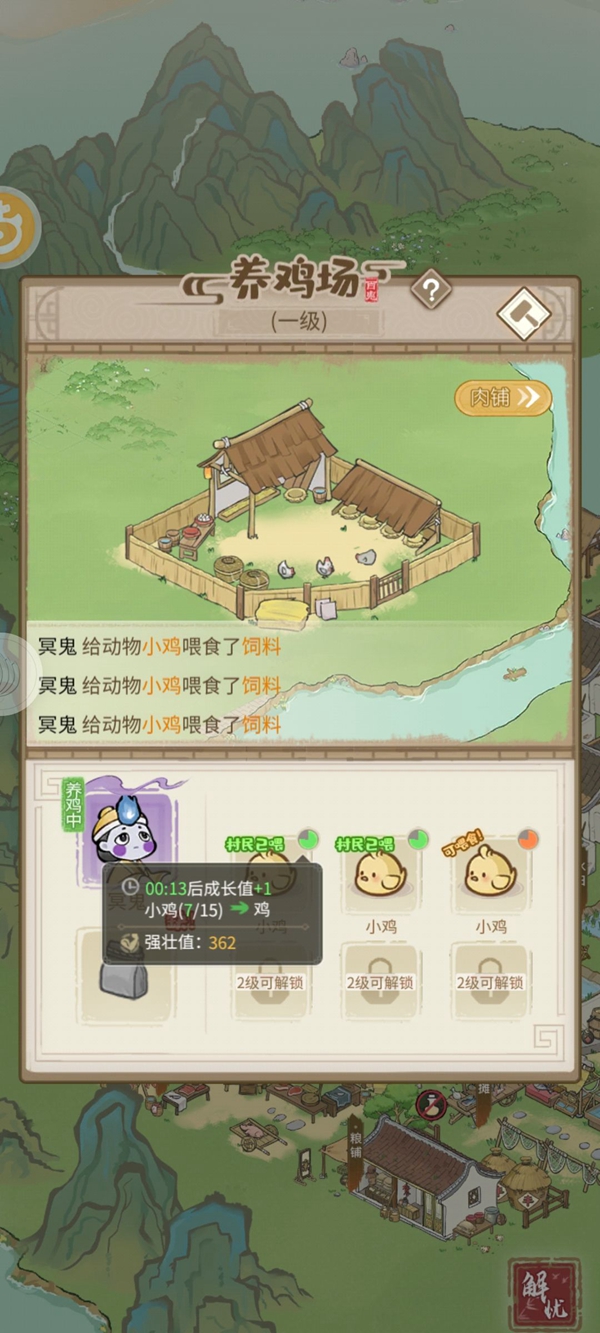Select the middle fed chick slot
Image resolution: width=600 pixels, height=1333 pixels.
(380, 872)
